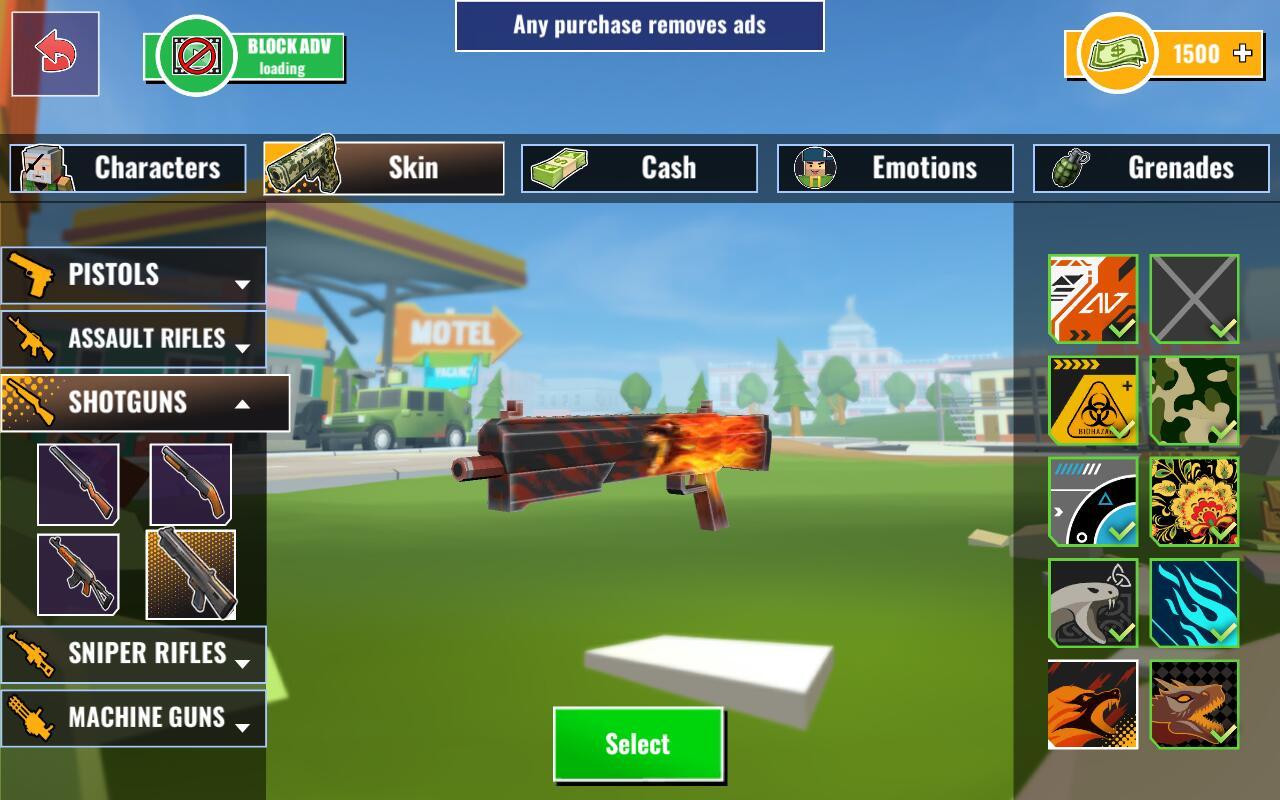Screen dimensions: 1280x800
Task: Click the red back arrow button
Action: 55,54
